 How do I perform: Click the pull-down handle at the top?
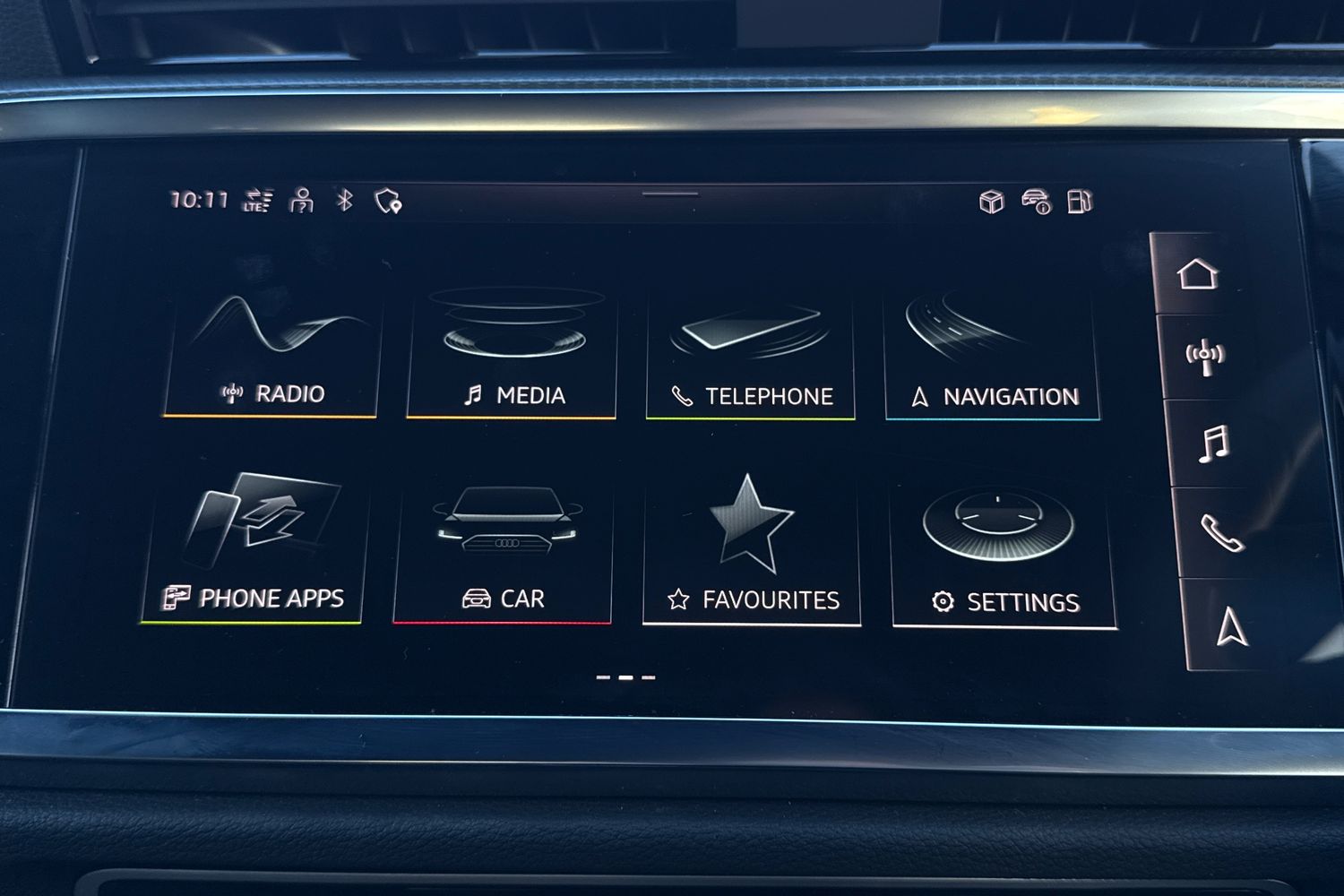670,194
